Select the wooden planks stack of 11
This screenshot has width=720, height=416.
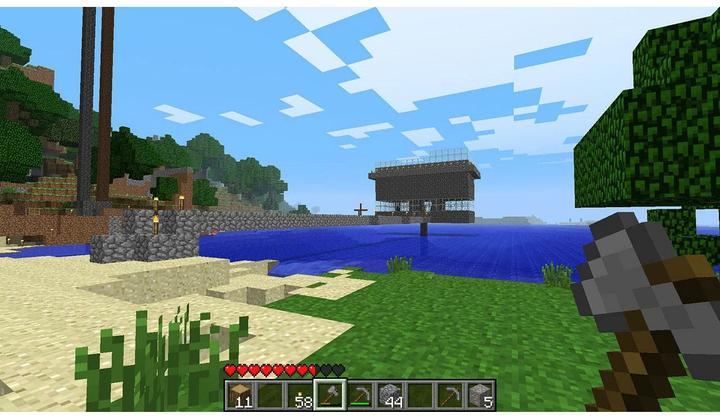pos(239,394)
